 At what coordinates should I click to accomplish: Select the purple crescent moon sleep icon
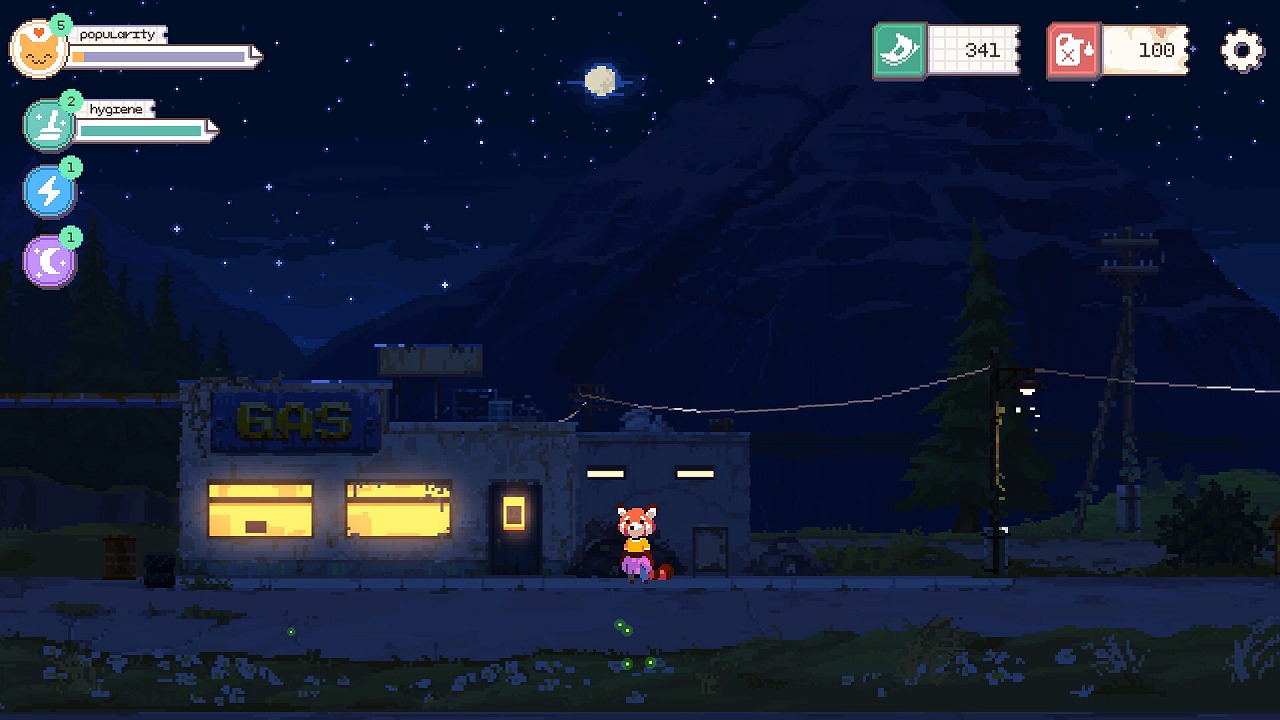[49, 262]
